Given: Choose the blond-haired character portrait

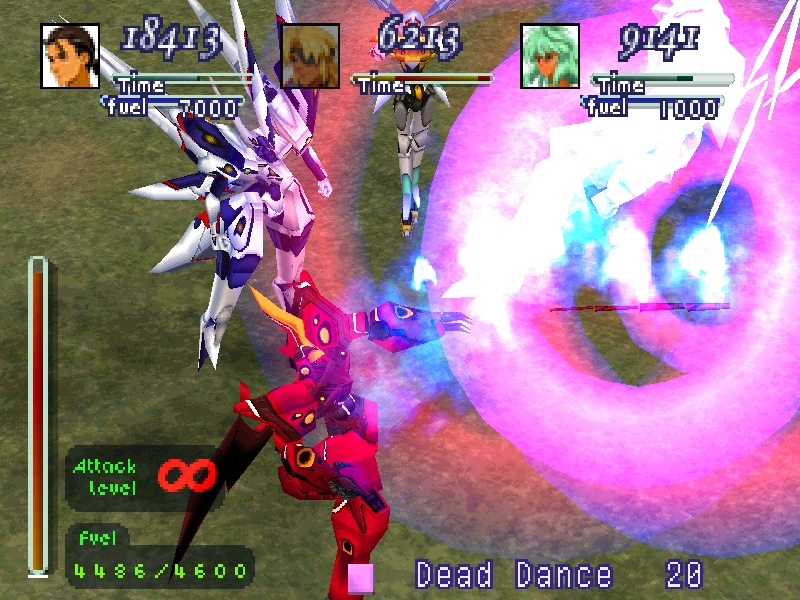Looking at the screenshot, I should click(310, 55).
